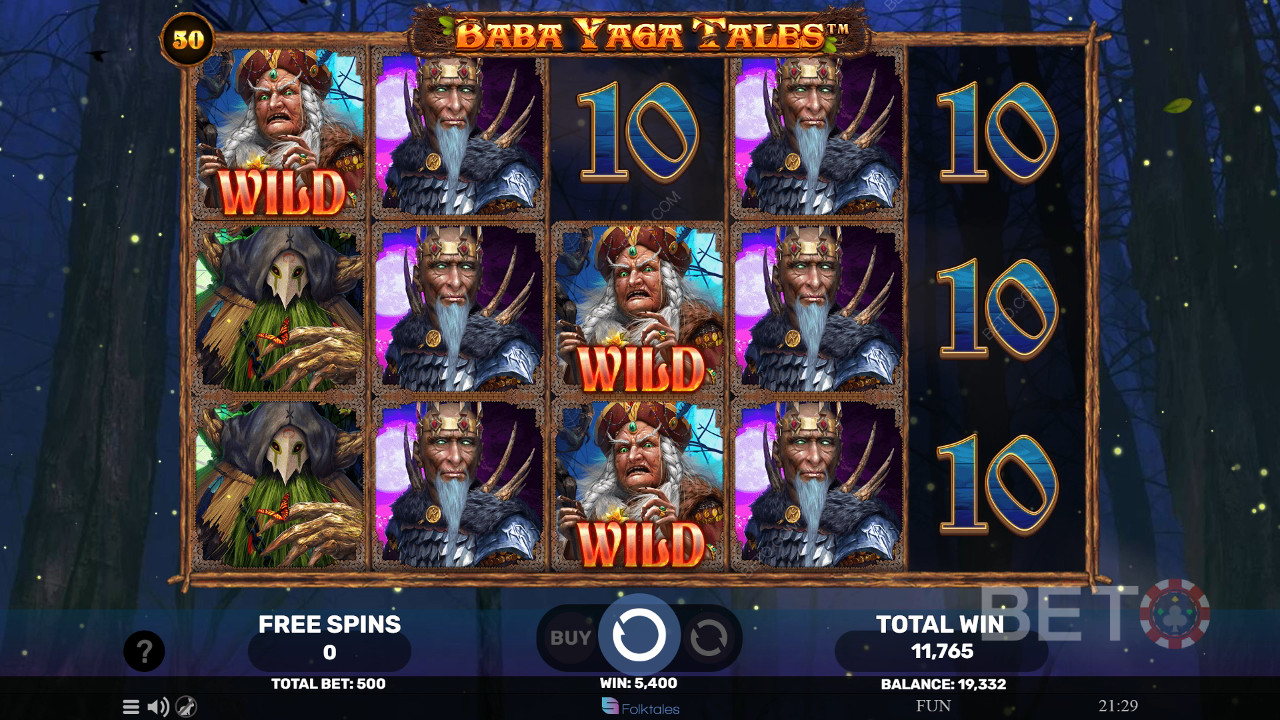
Task: Toggle the turbo mode animal icon
Action: pyautogui.click(x=186, y=707)
